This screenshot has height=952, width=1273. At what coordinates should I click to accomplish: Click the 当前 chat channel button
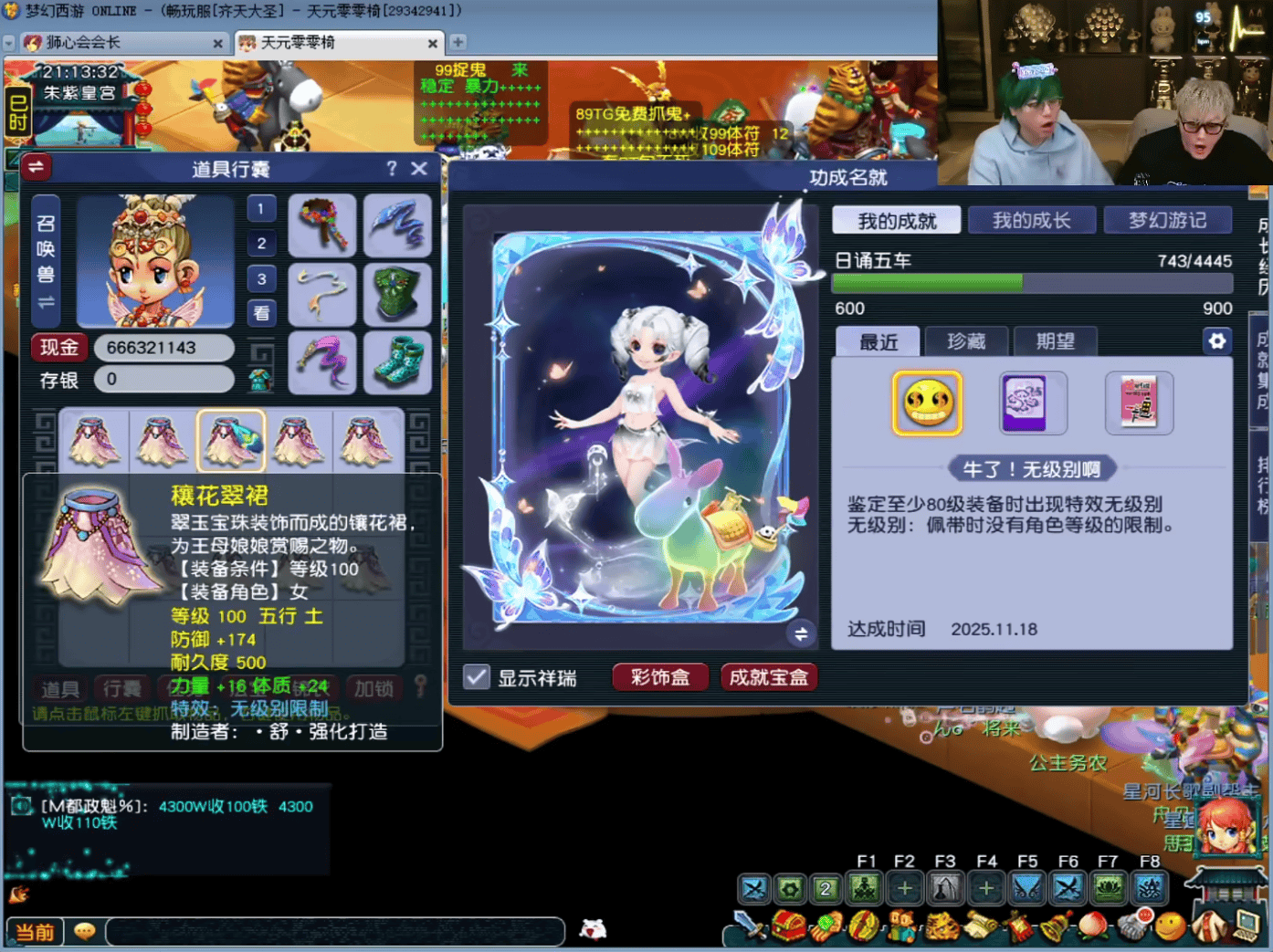pos(35,932)
